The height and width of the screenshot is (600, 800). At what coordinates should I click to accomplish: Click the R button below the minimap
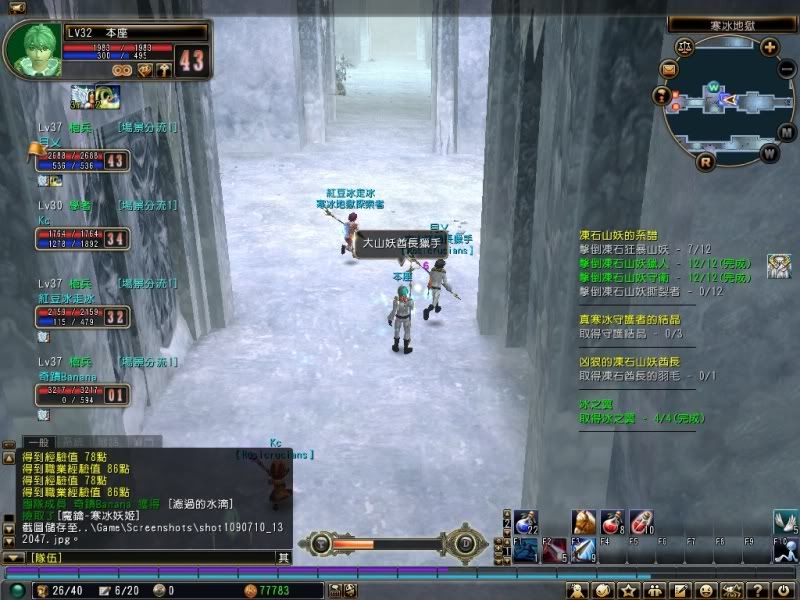(706, 161)
